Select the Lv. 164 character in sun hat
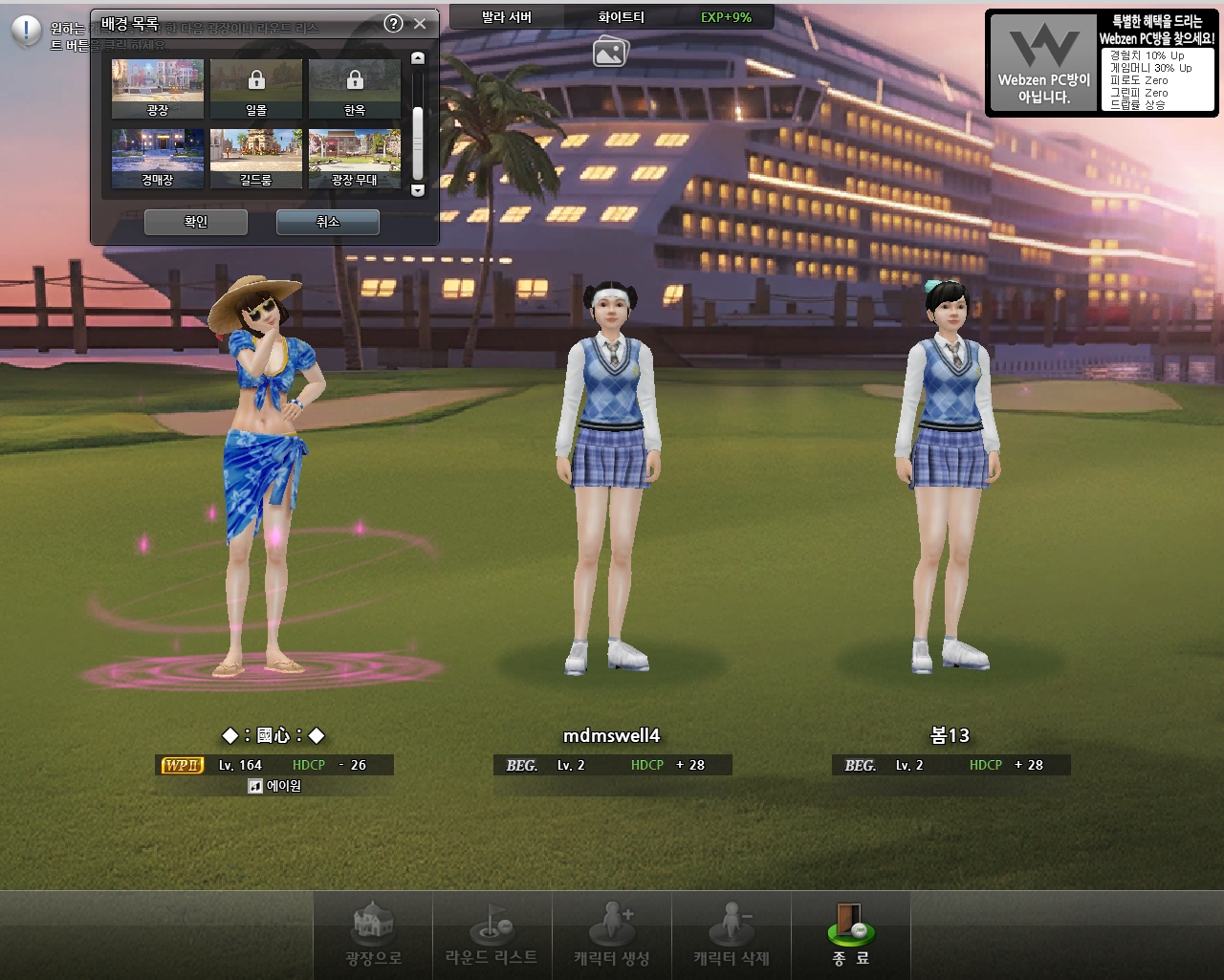 click(x=265, y=478)
